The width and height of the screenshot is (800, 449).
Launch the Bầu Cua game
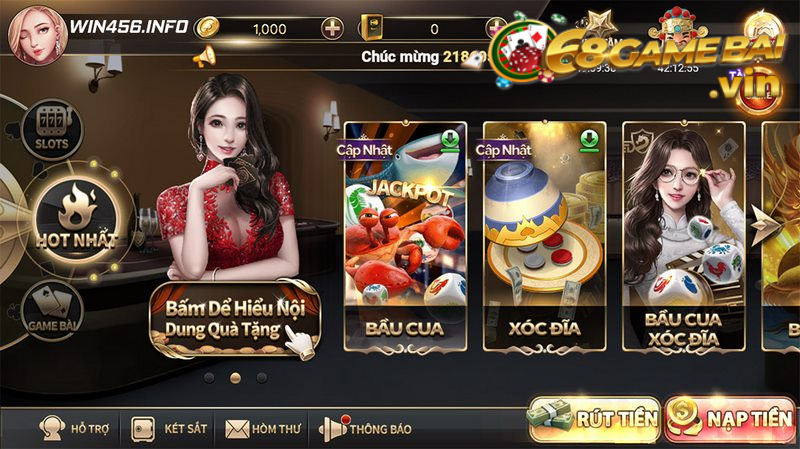(x=403, y=236)
